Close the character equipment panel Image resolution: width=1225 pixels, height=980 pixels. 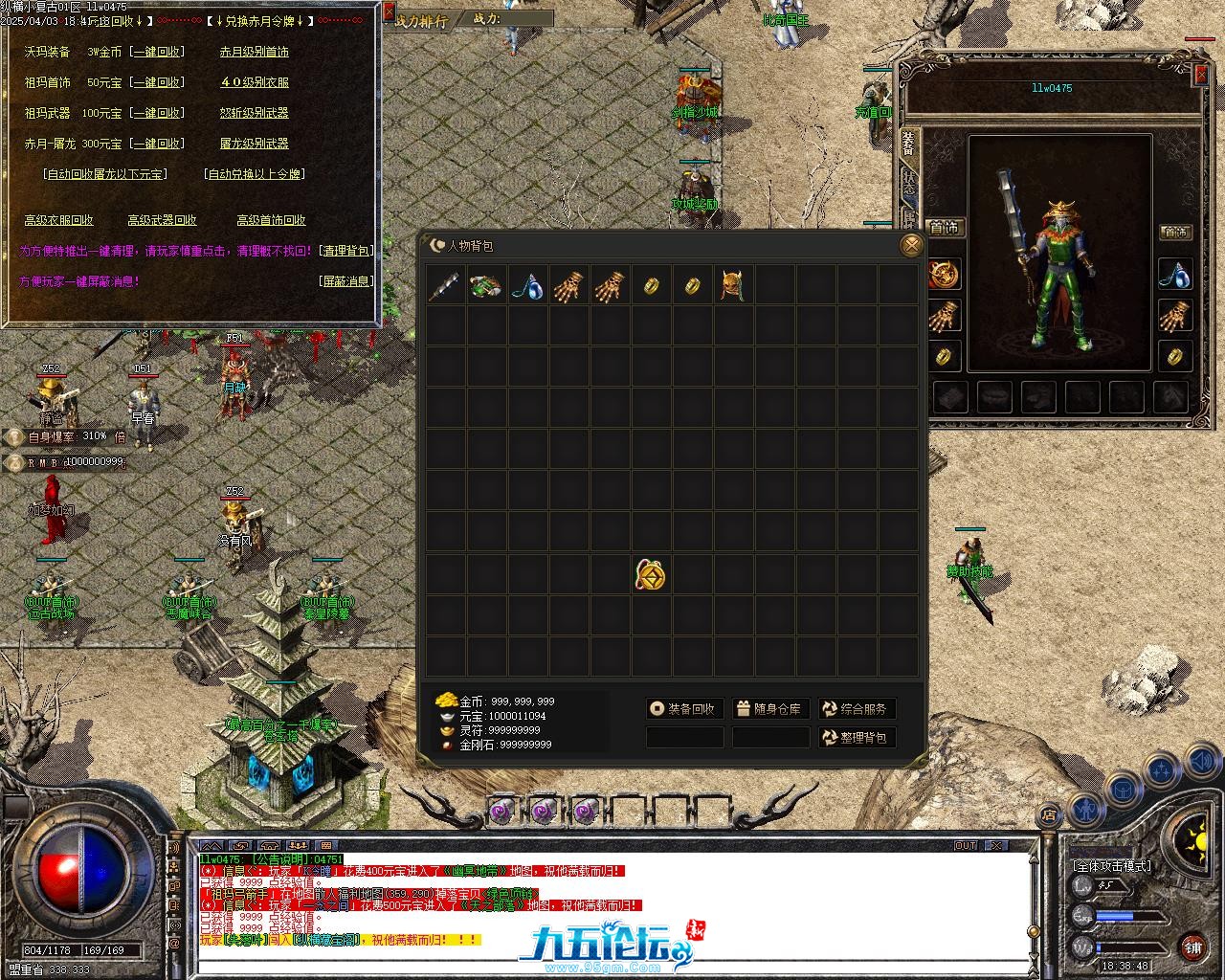[x=1201, y=76]
